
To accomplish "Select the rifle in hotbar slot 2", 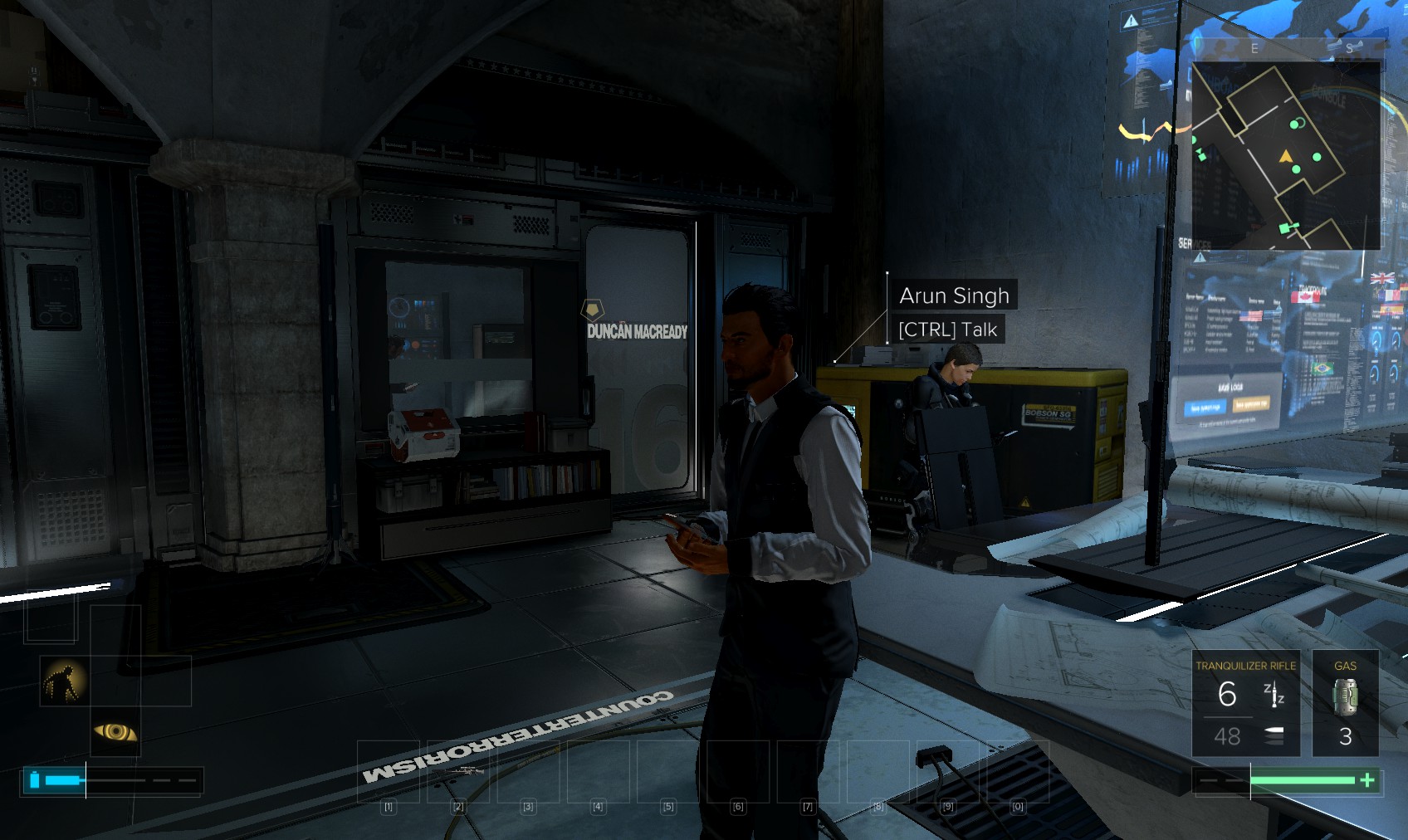I will pos(457,772).
